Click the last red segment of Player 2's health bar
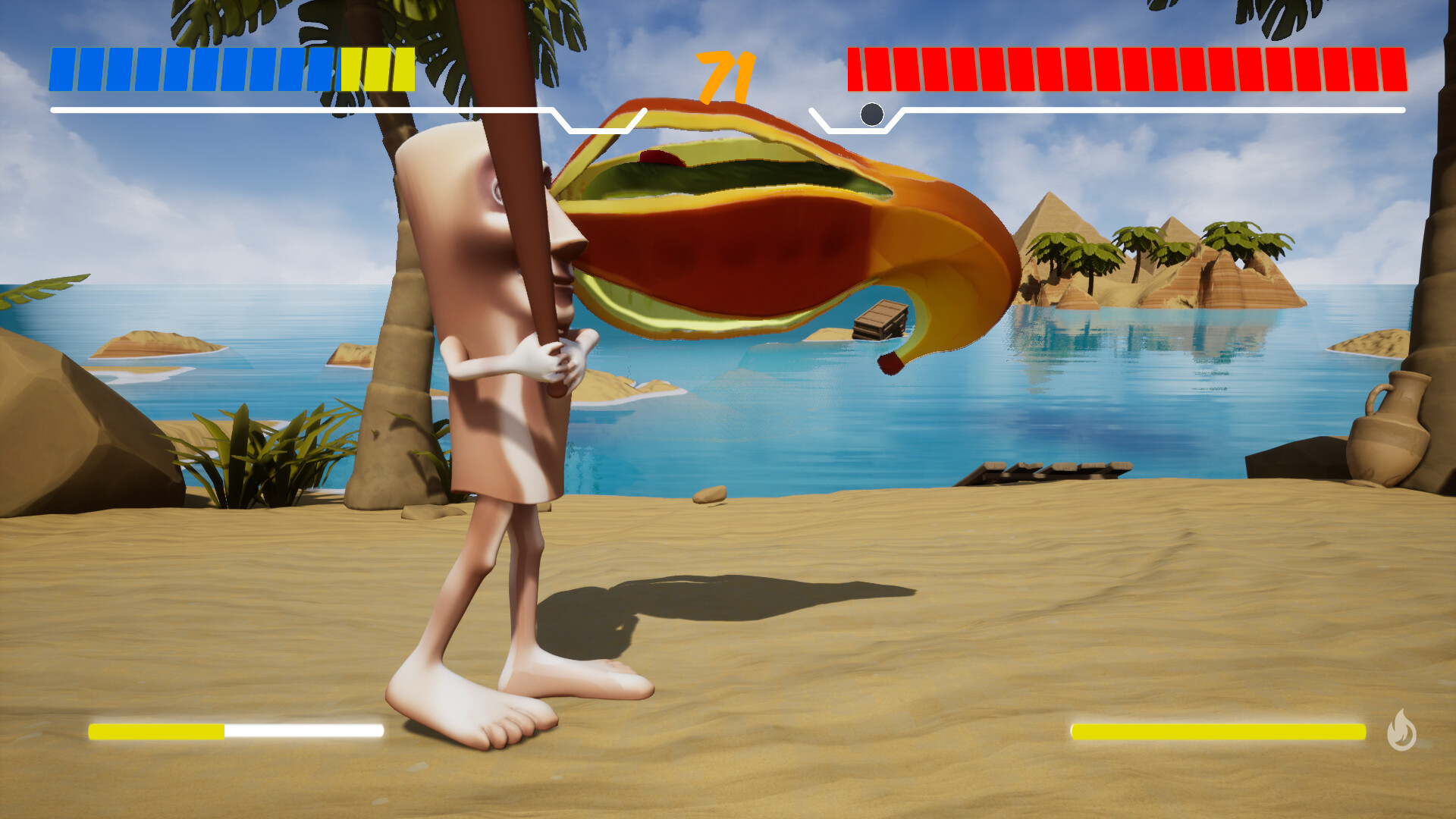This screenshot has height=819, width=1456. coord(1394,71)
